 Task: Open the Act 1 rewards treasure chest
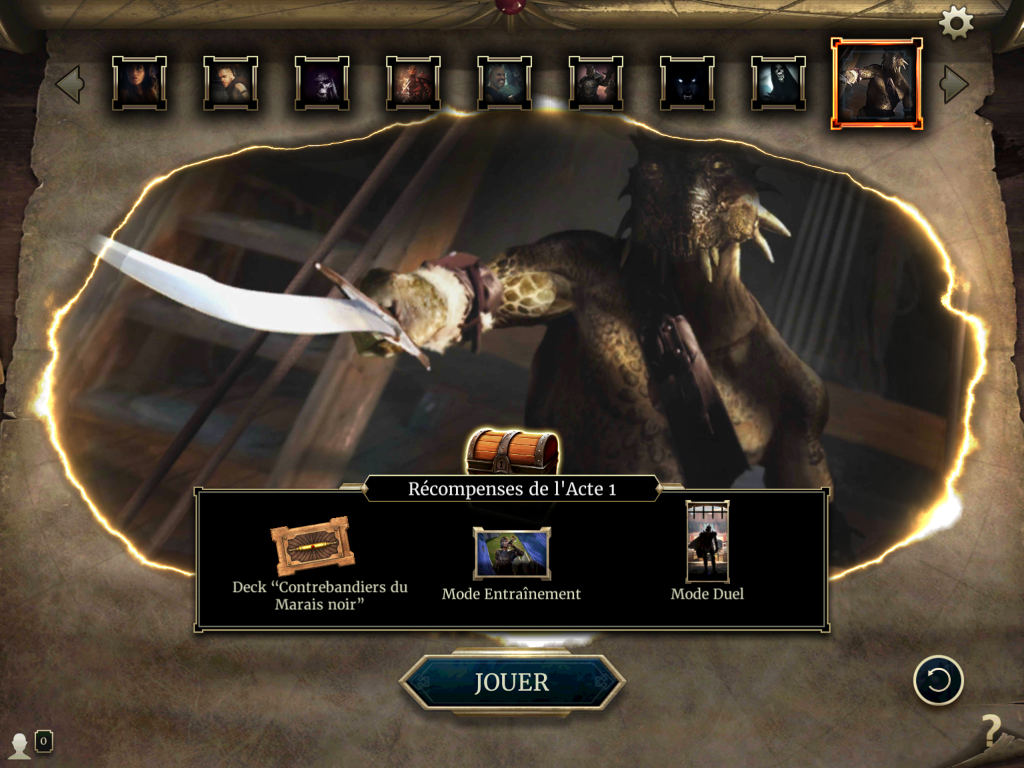point(512,453)
